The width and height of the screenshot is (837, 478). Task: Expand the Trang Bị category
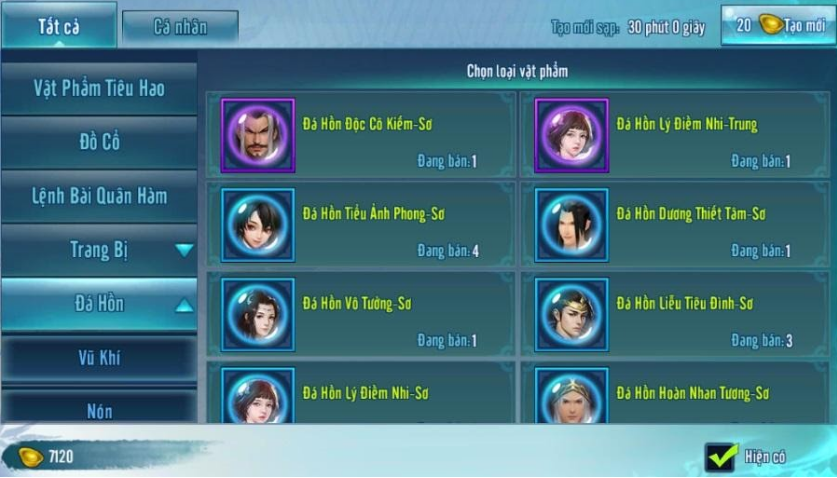pyautogui.click(x=98, y=250)
